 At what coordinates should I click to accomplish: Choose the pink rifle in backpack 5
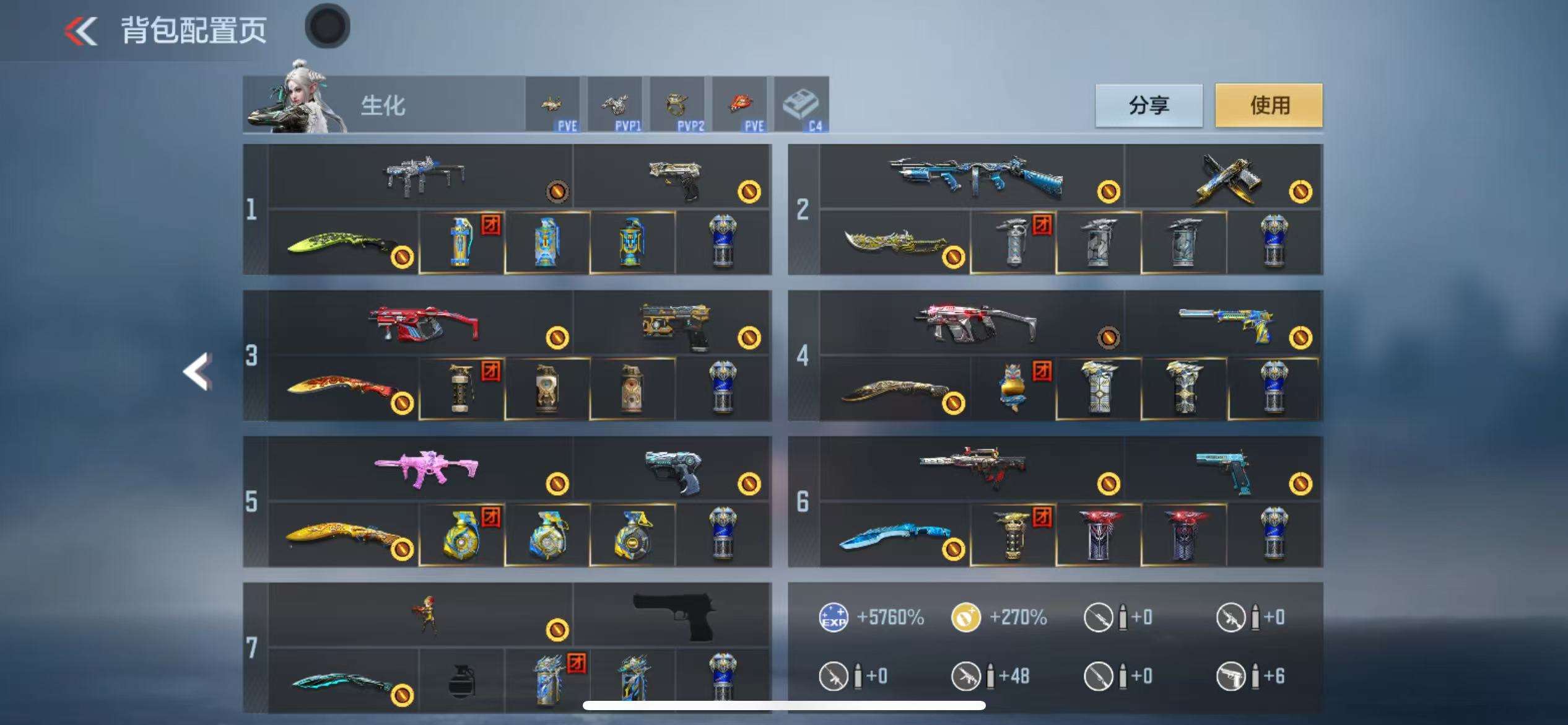click(x=426, y=470)
